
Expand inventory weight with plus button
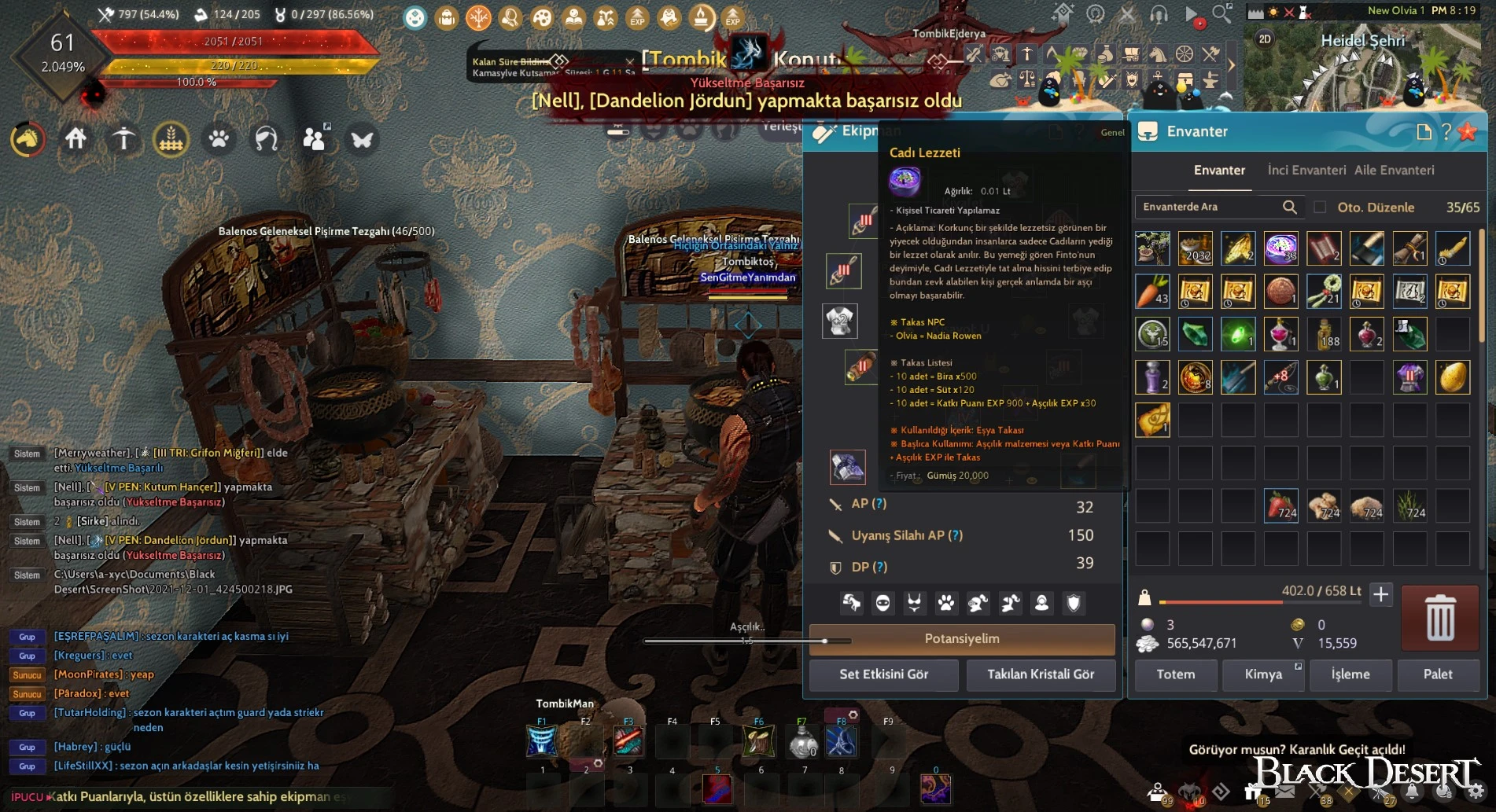[x=1380, y=595]
